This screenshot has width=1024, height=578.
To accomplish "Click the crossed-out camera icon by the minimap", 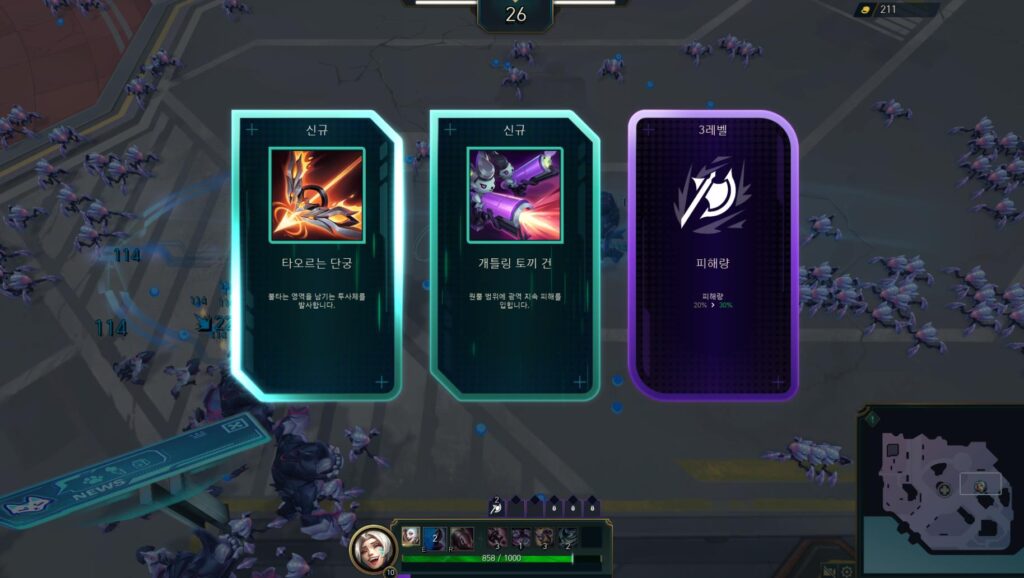I will point(829,570).
